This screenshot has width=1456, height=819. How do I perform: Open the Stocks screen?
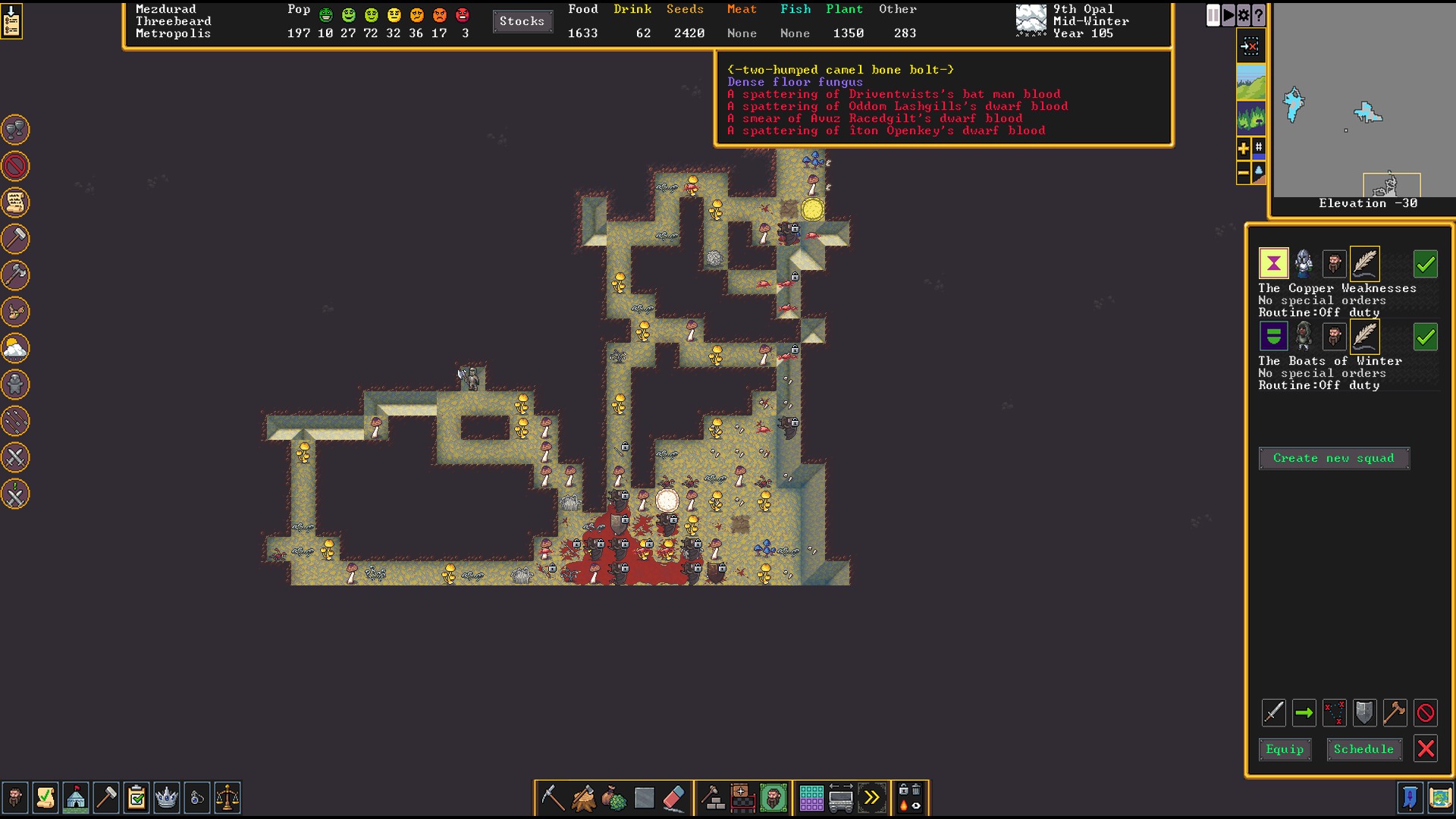coord(522,21)
